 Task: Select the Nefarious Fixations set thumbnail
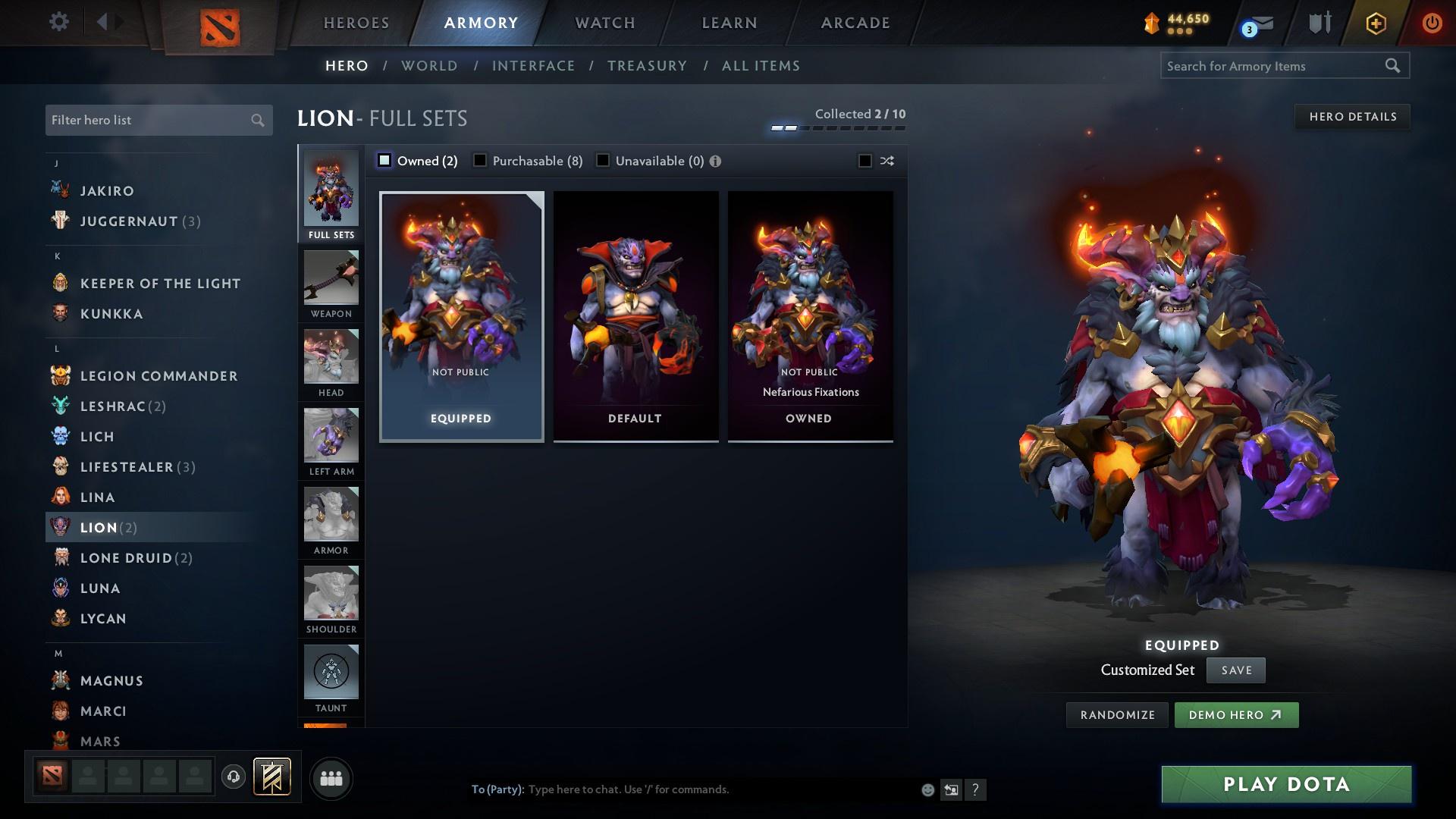(x=810, y=316)
